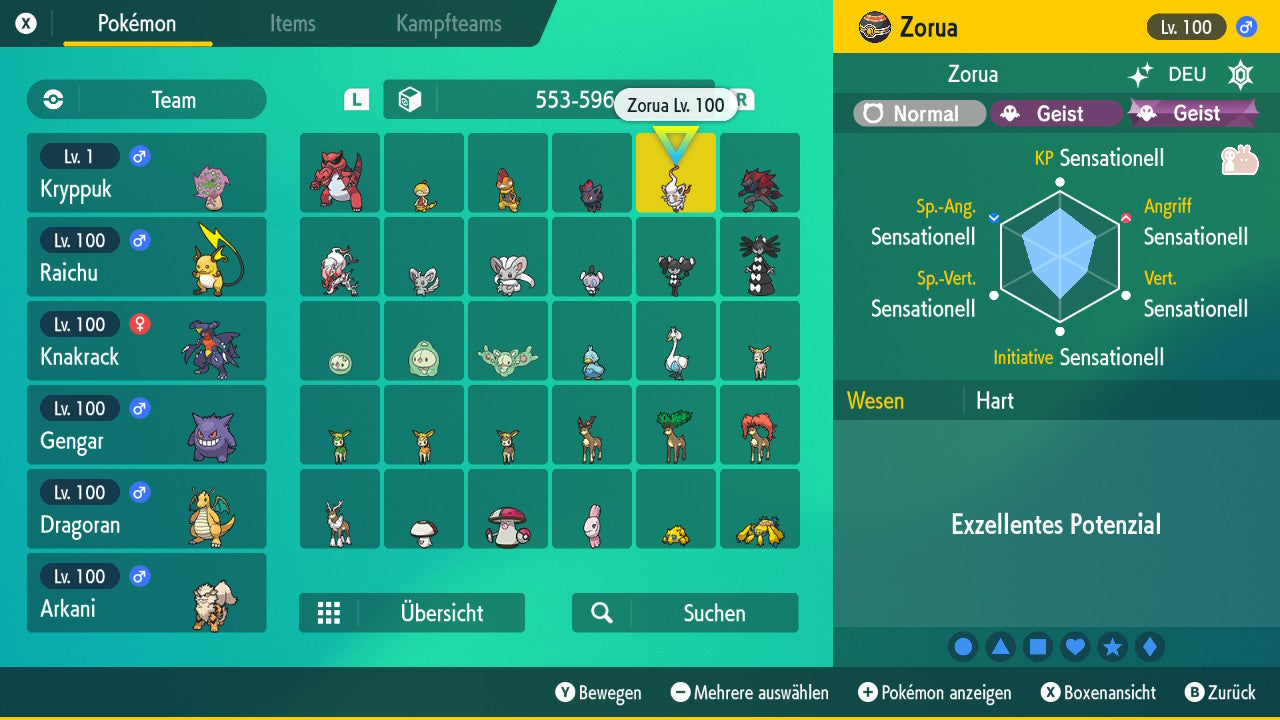Toggle the star marking for Zorua

tap(1112, 646)
